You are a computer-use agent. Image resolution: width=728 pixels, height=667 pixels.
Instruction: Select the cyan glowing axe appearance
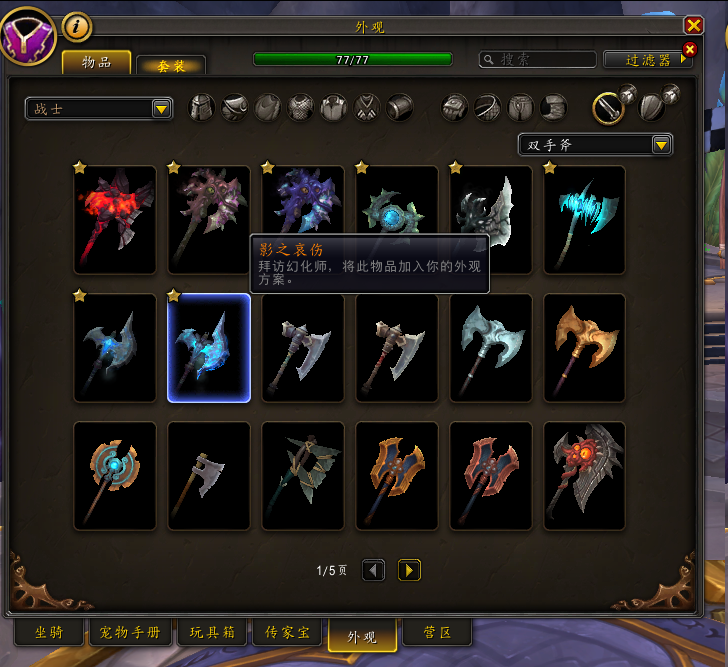[585, 220]
